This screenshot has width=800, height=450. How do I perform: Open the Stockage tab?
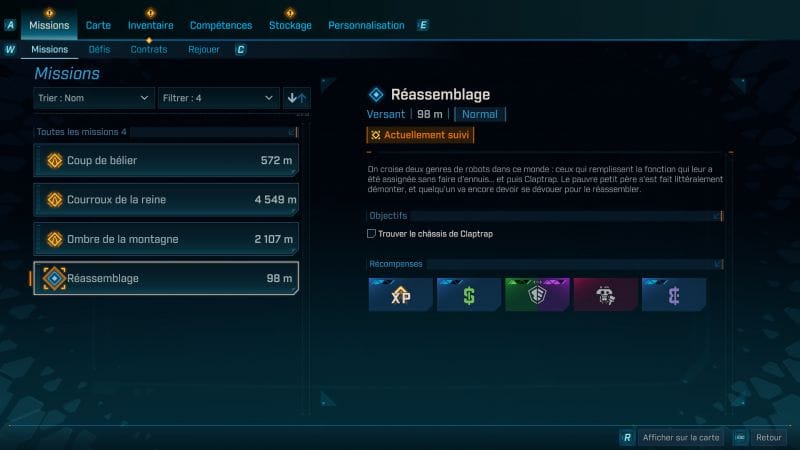(290, 25)
